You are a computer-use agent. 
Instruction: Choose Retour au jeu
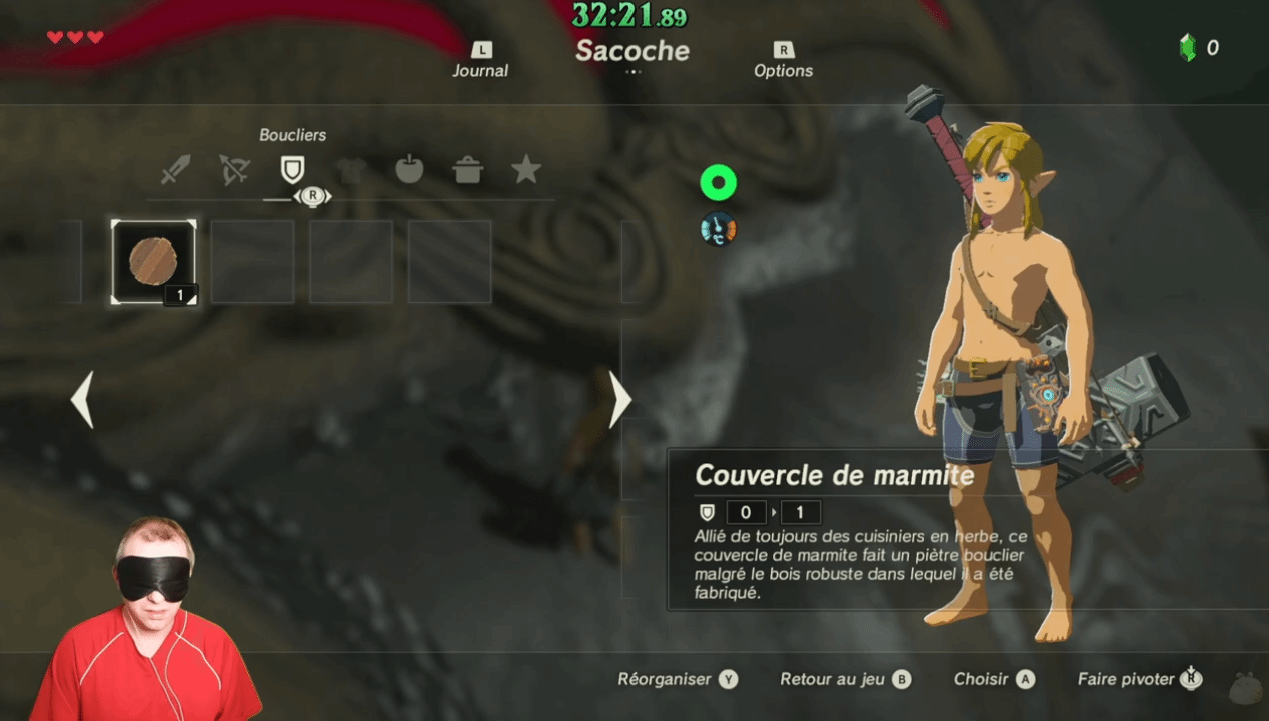tap(845, 679)
